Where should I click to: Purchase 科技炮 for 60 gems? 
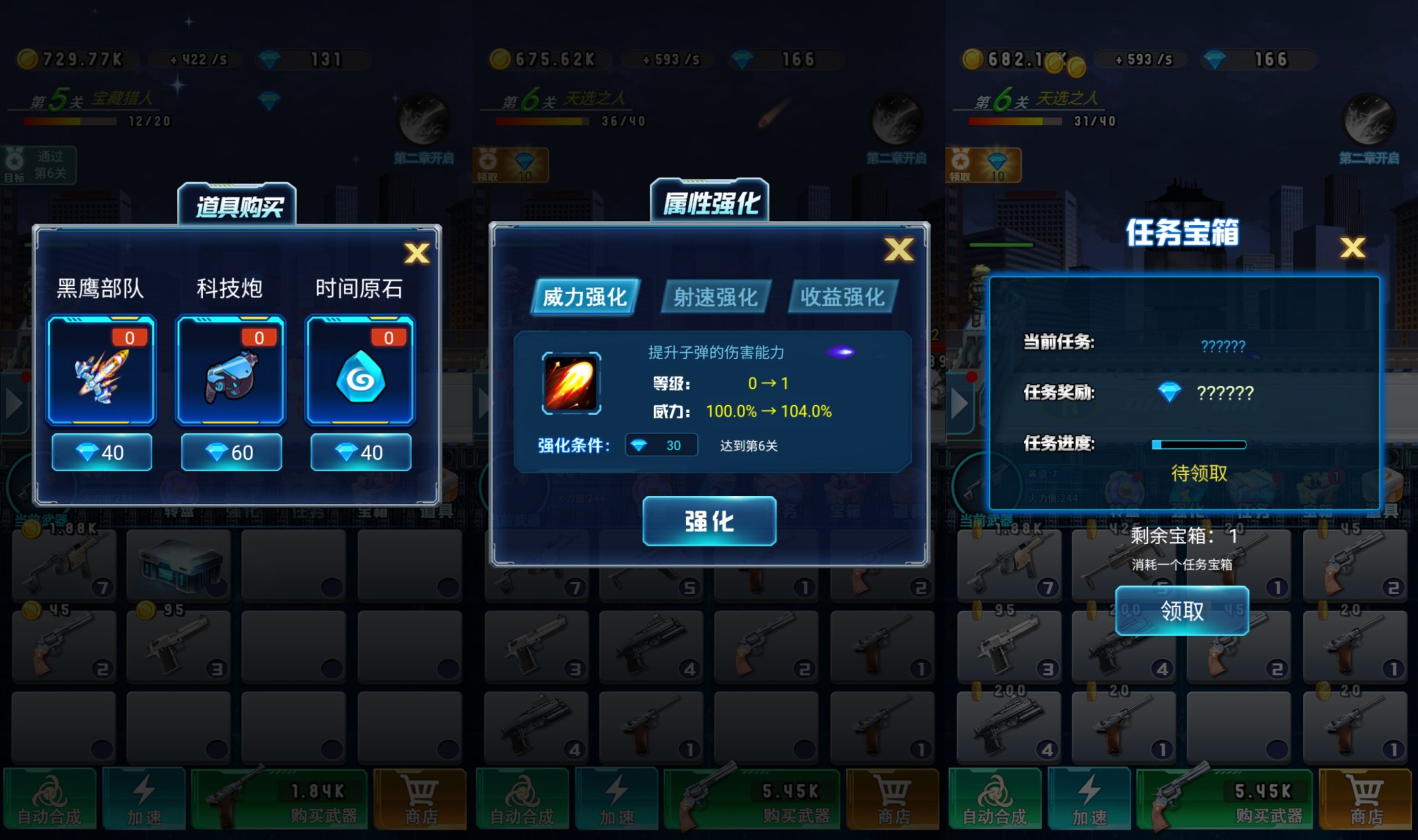coord(230,452)
